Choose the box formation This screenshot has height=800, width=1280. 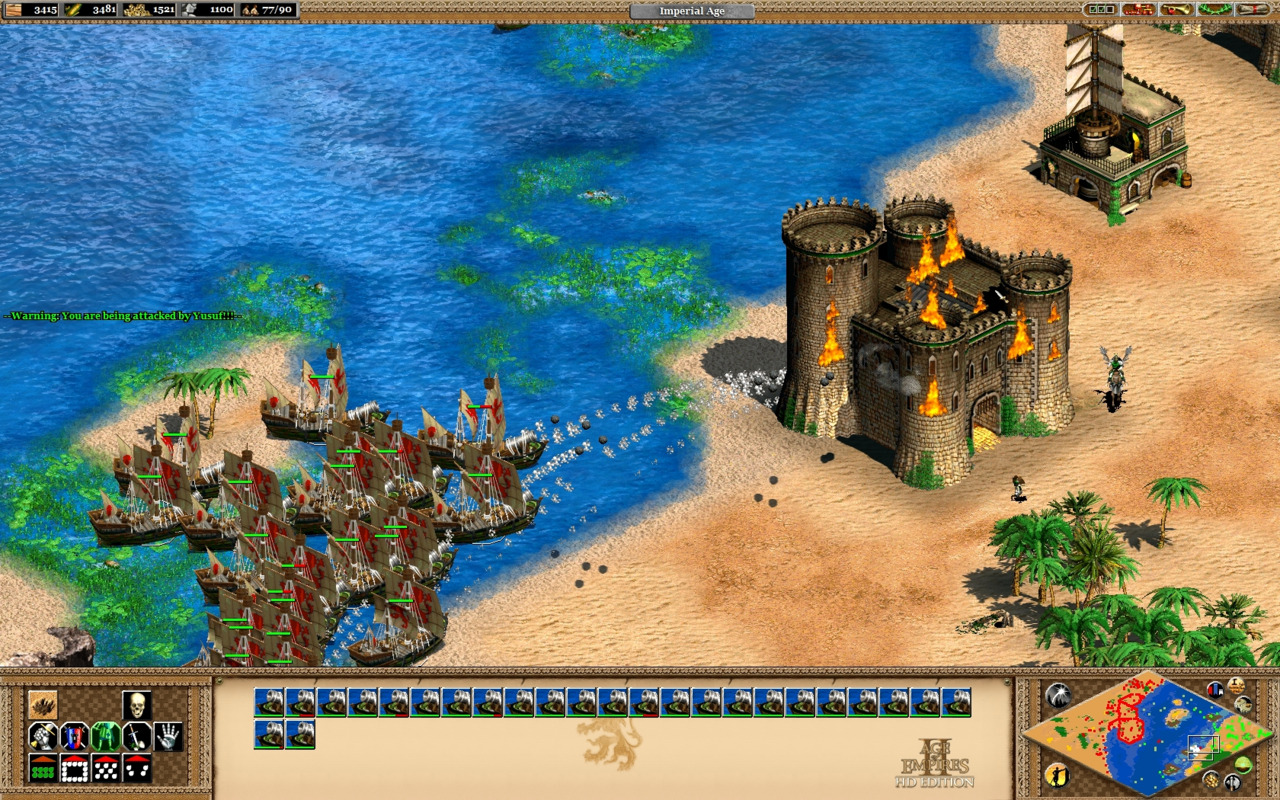coord(74,769)
